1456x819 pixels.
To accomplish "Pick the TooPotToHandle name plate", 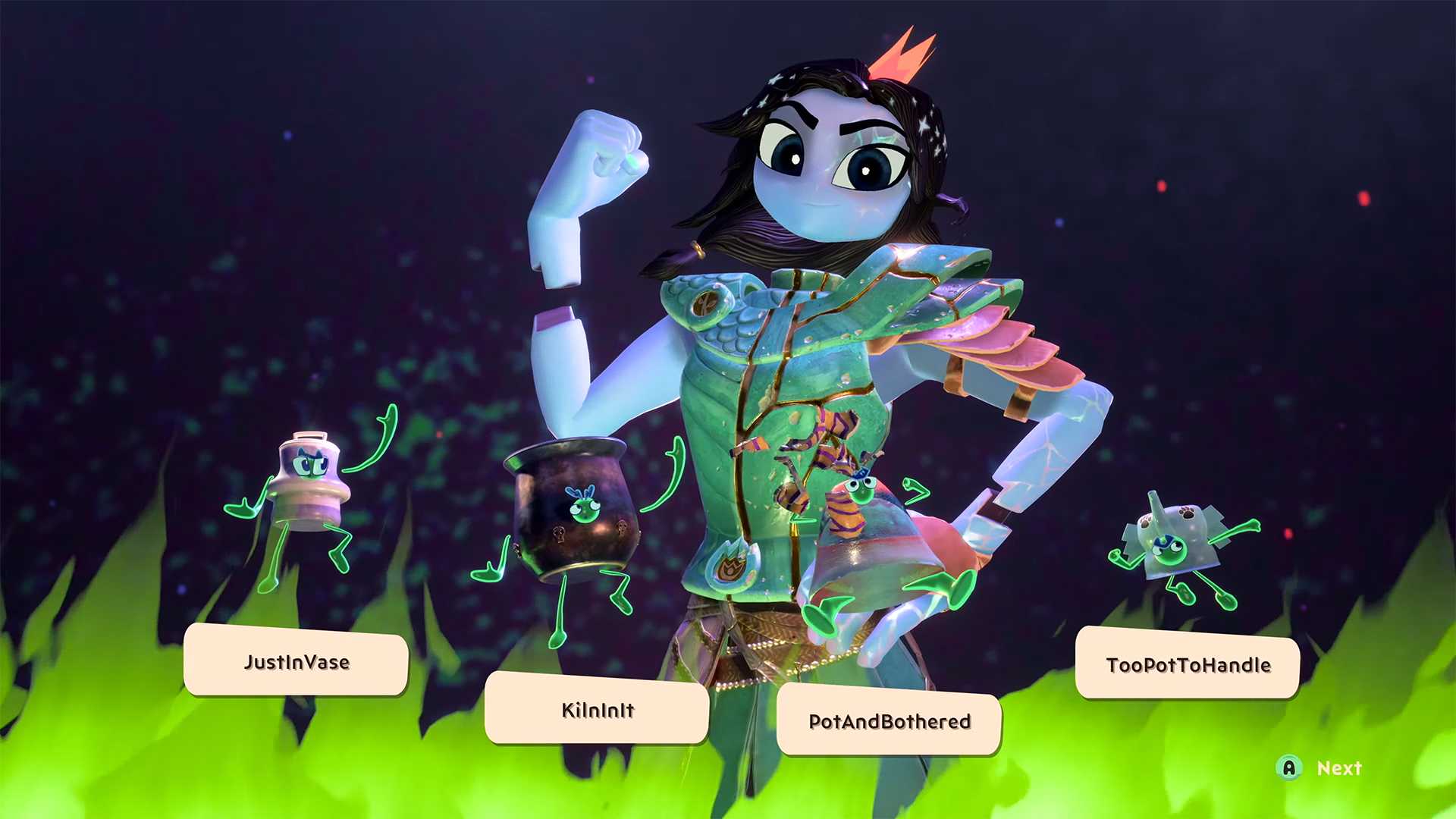I will coord(1187,665).
